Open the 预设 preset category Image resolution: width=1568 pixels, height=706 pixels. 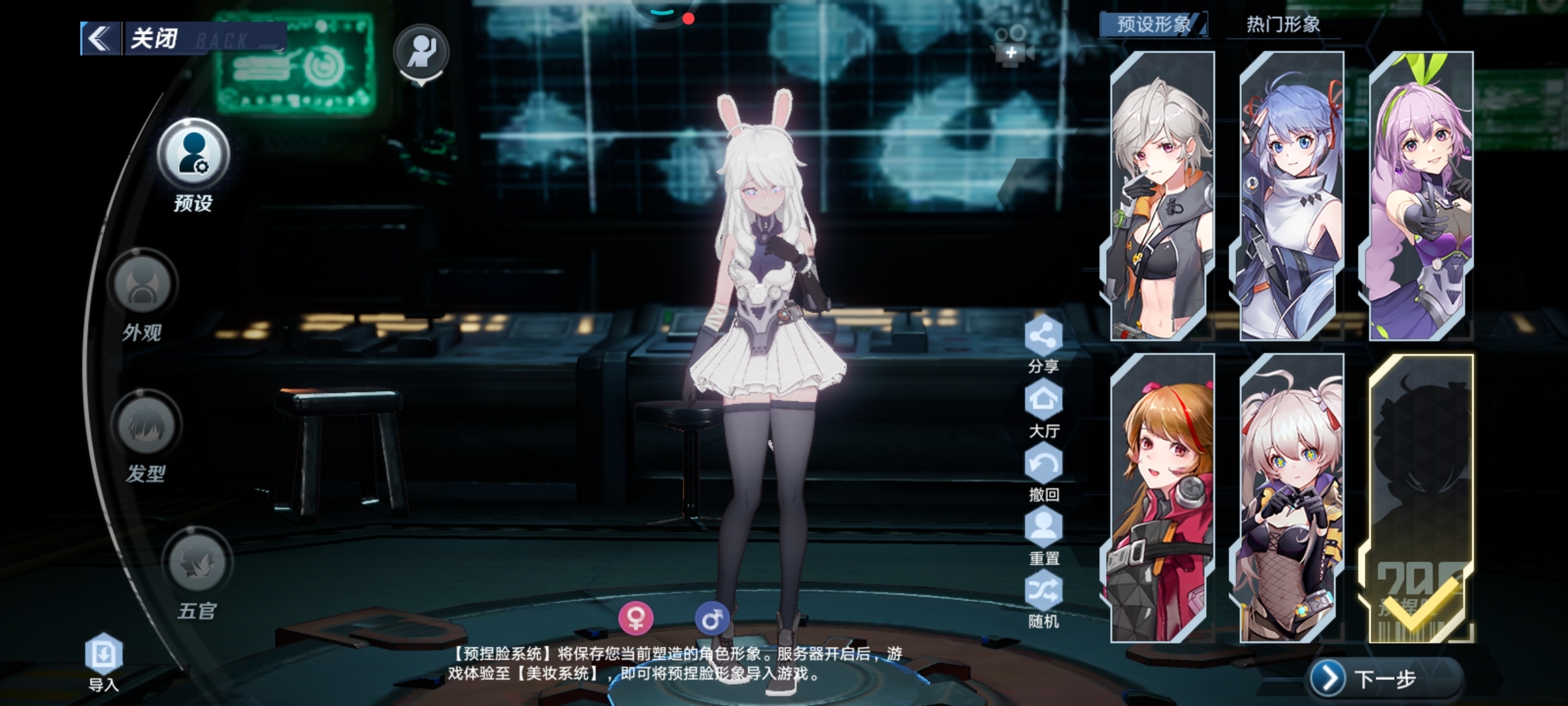pos(193,154)
